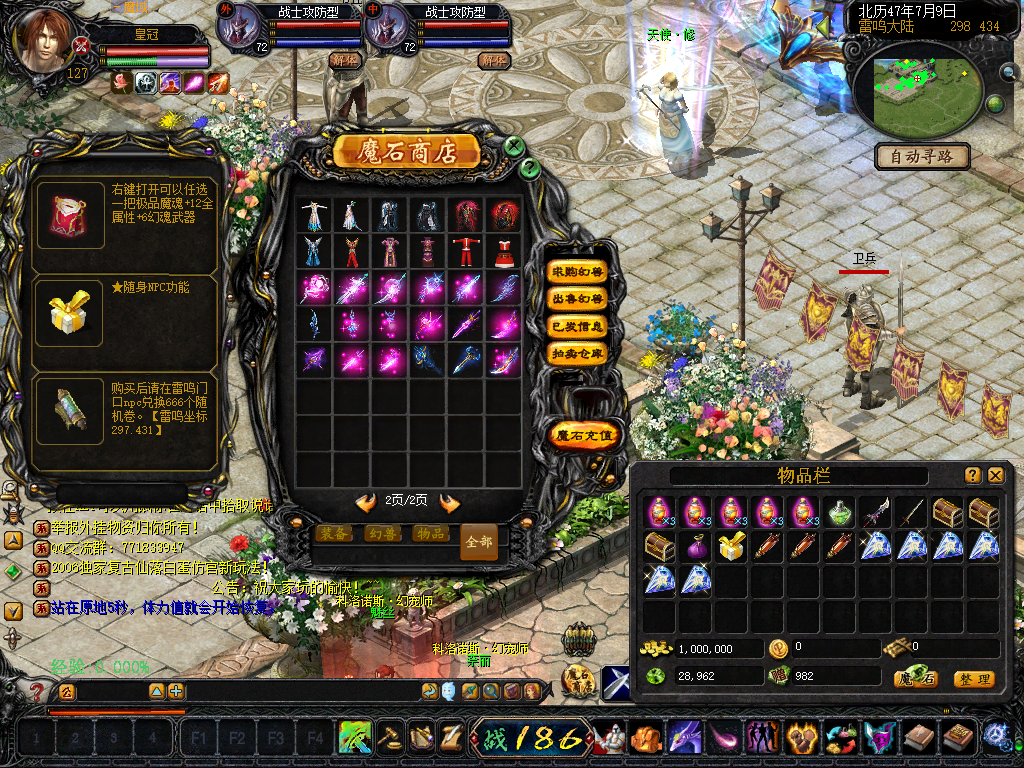The width and height of the screenshot is (1024, 768).
Task: Click the 整理 sort button in inventory
Action: [973, 679]
